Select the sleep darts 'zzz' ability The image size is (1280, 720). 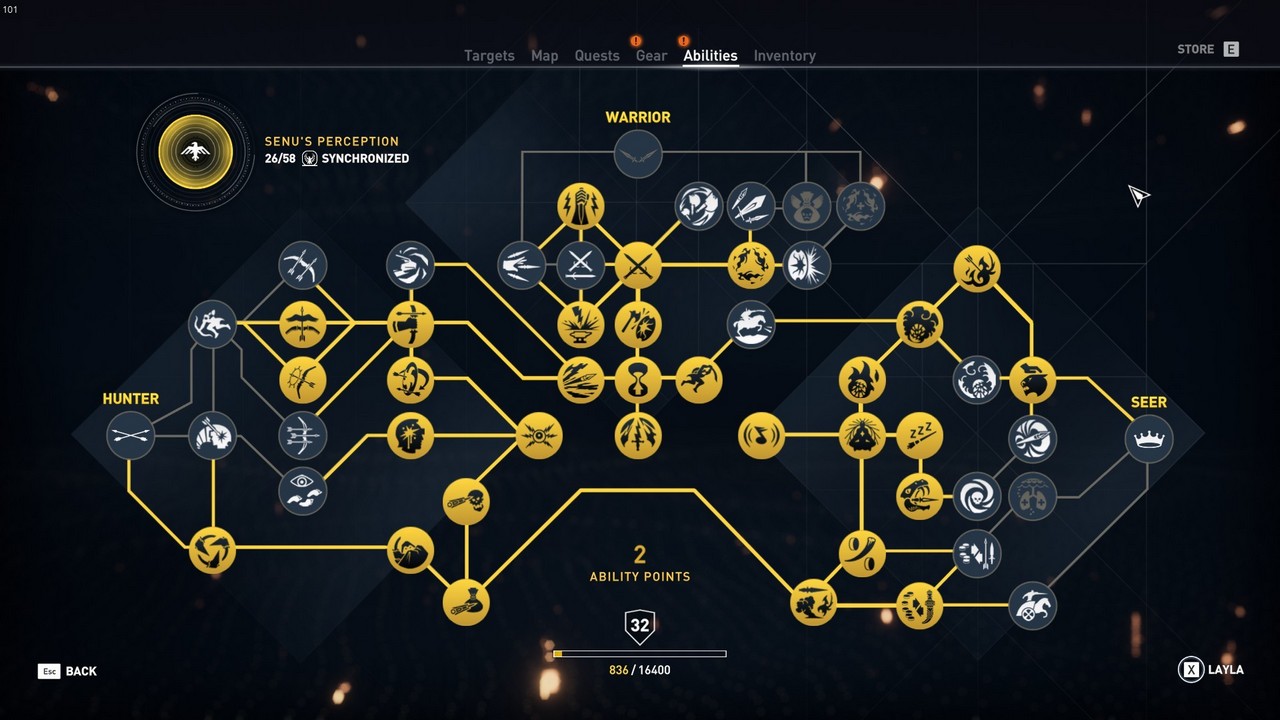[919, 436]
